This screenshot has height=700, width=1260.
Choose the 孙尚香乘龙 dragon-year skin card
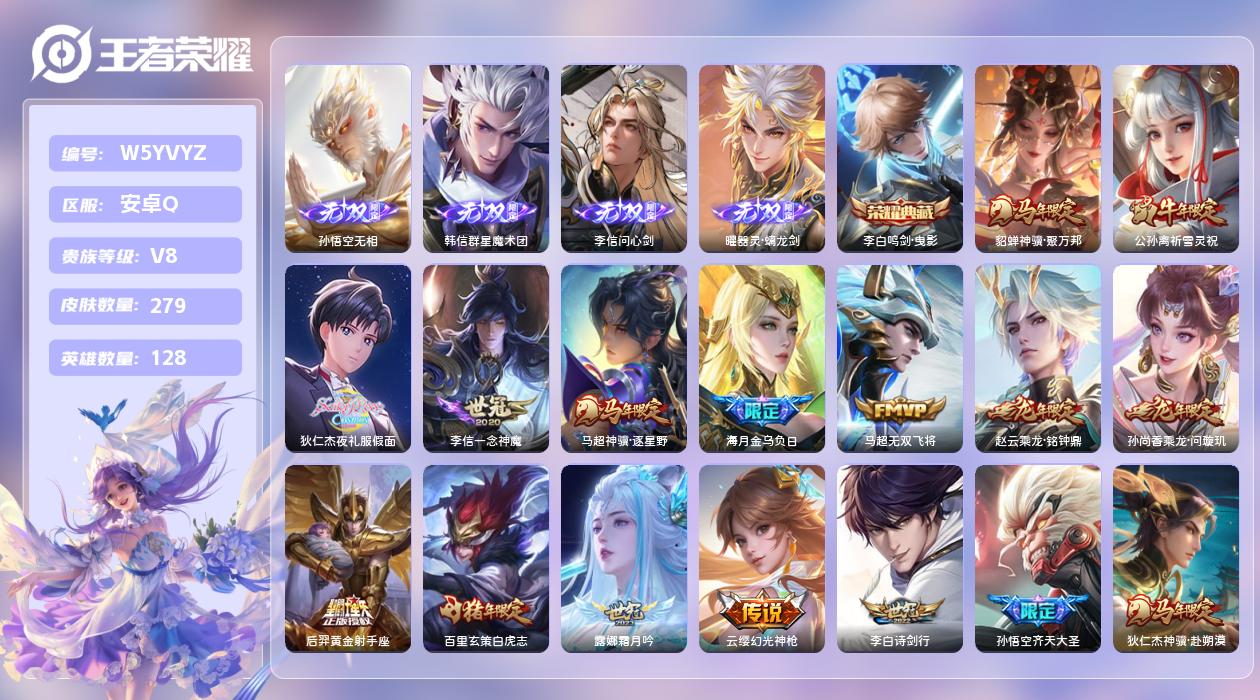[x=1176, y=358]
